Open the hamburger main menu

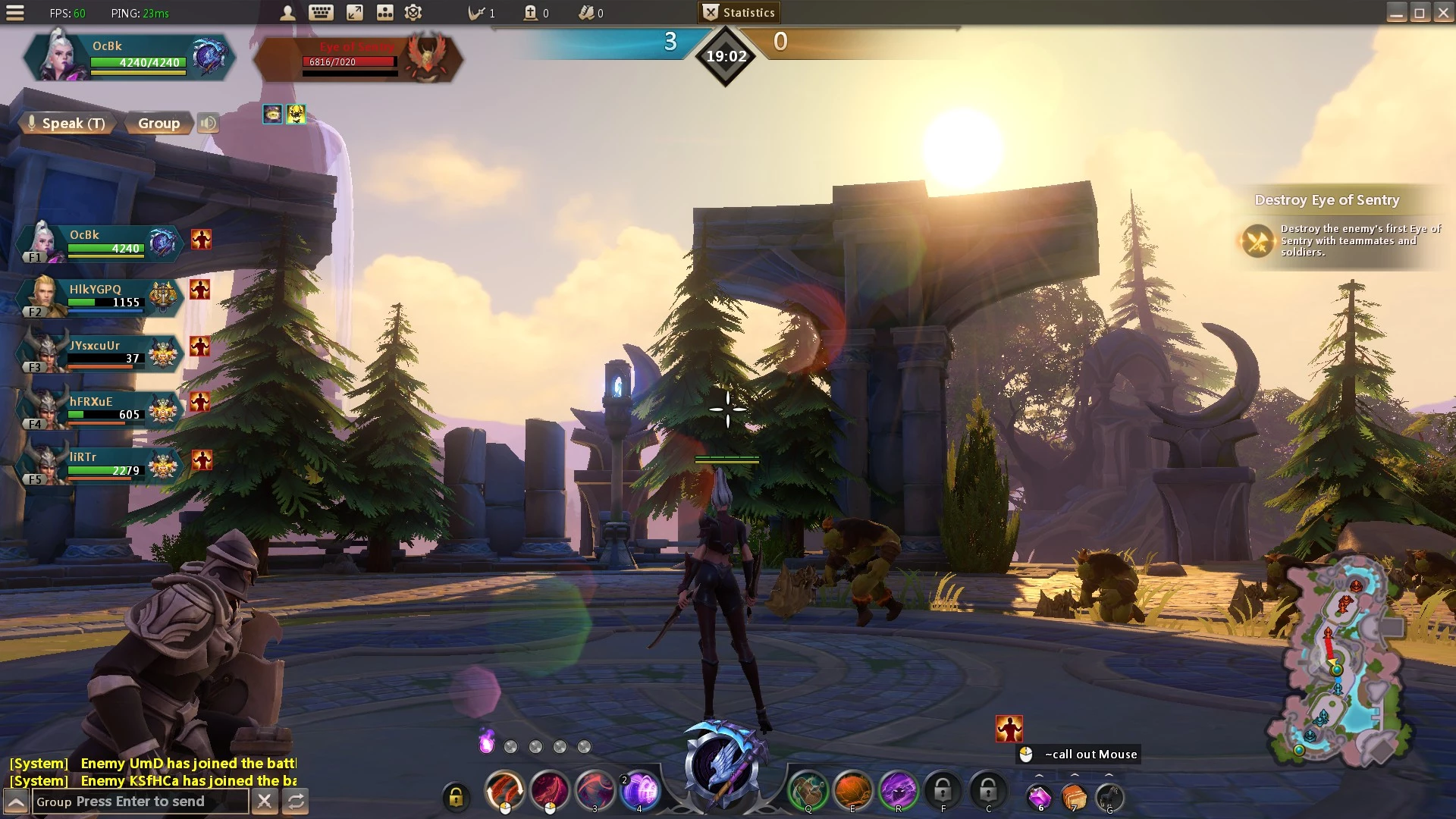point(15,13)
